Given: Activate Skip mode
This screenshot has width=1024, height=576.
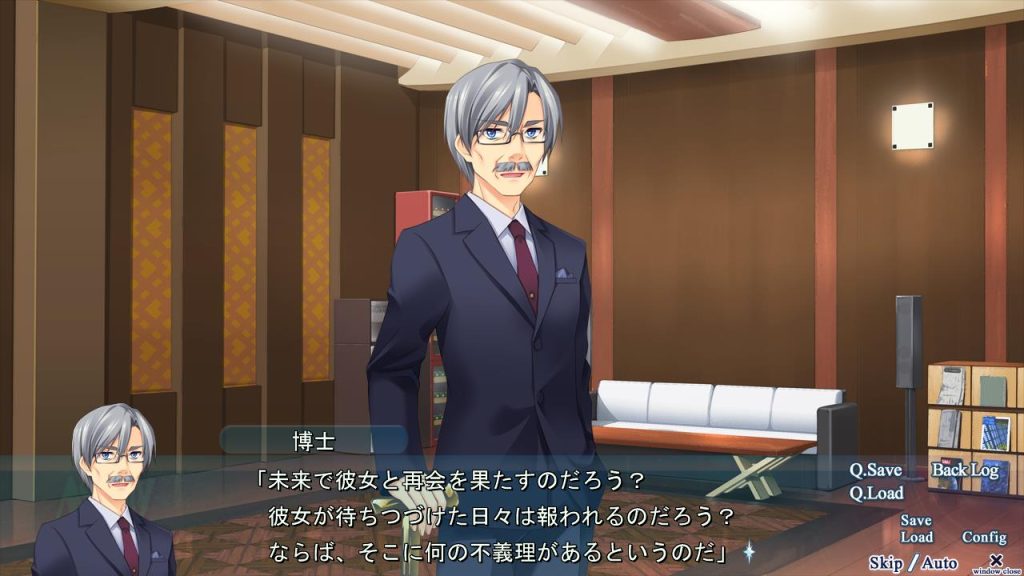Looking at the screenshot, I should (x=886, y=562).
